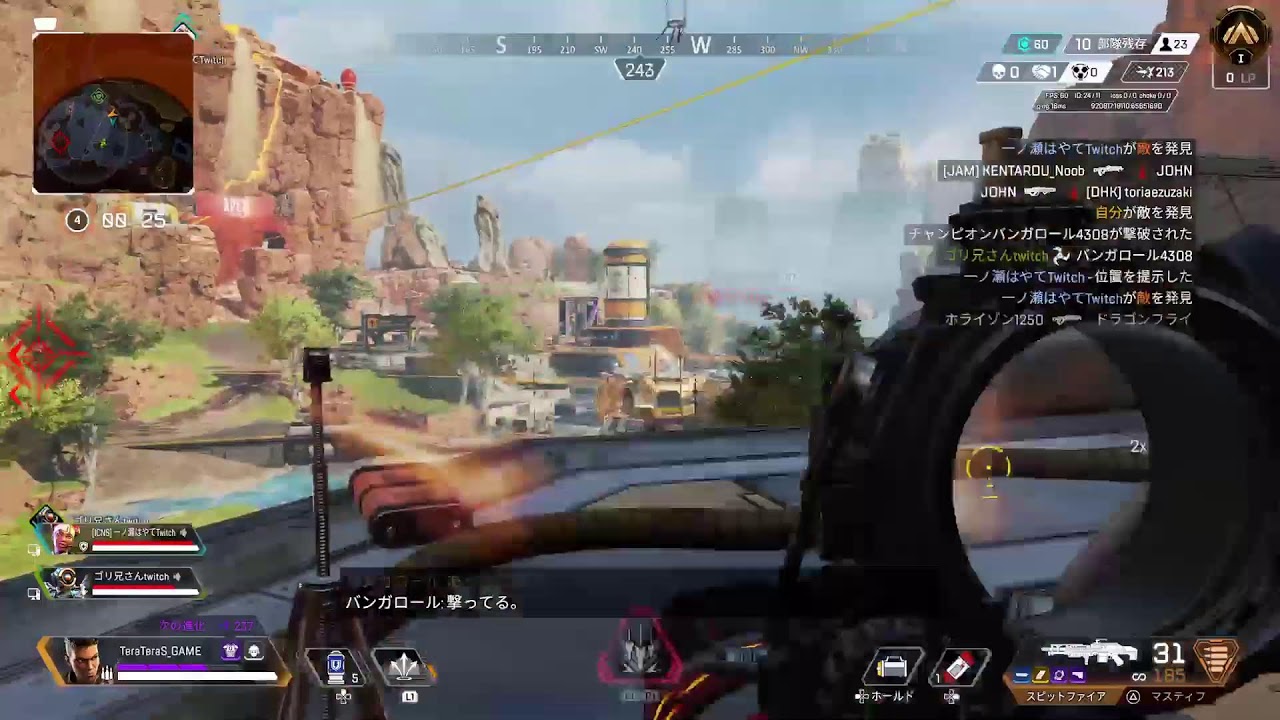Mute 一ノ瀬はやてTwitch's speaker icon
This screenshot has height=720, width=1280.
pos(184,533)
